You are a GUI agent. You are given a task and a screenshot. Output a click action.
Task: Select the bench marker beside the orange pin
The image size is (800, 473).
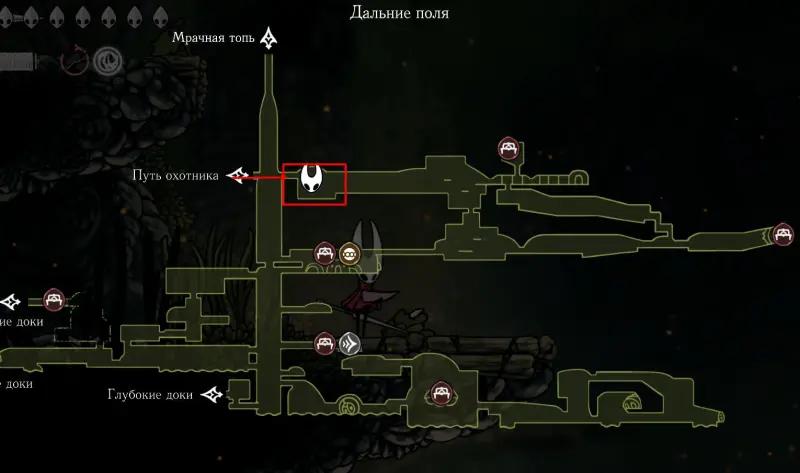click(x=325, y=252)
